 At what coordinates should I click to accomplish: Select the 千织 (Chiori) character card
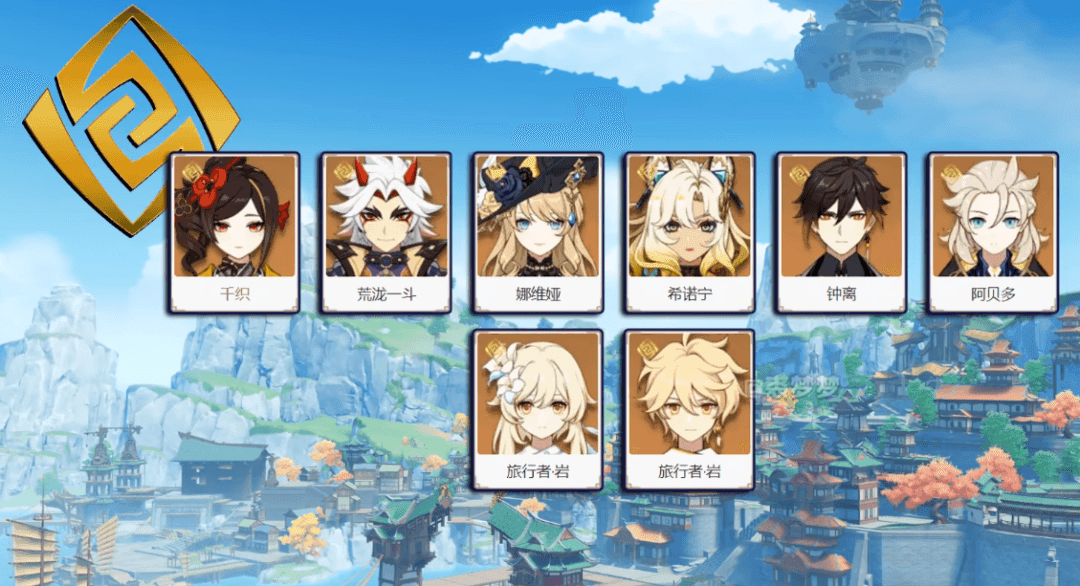[235, 232]
